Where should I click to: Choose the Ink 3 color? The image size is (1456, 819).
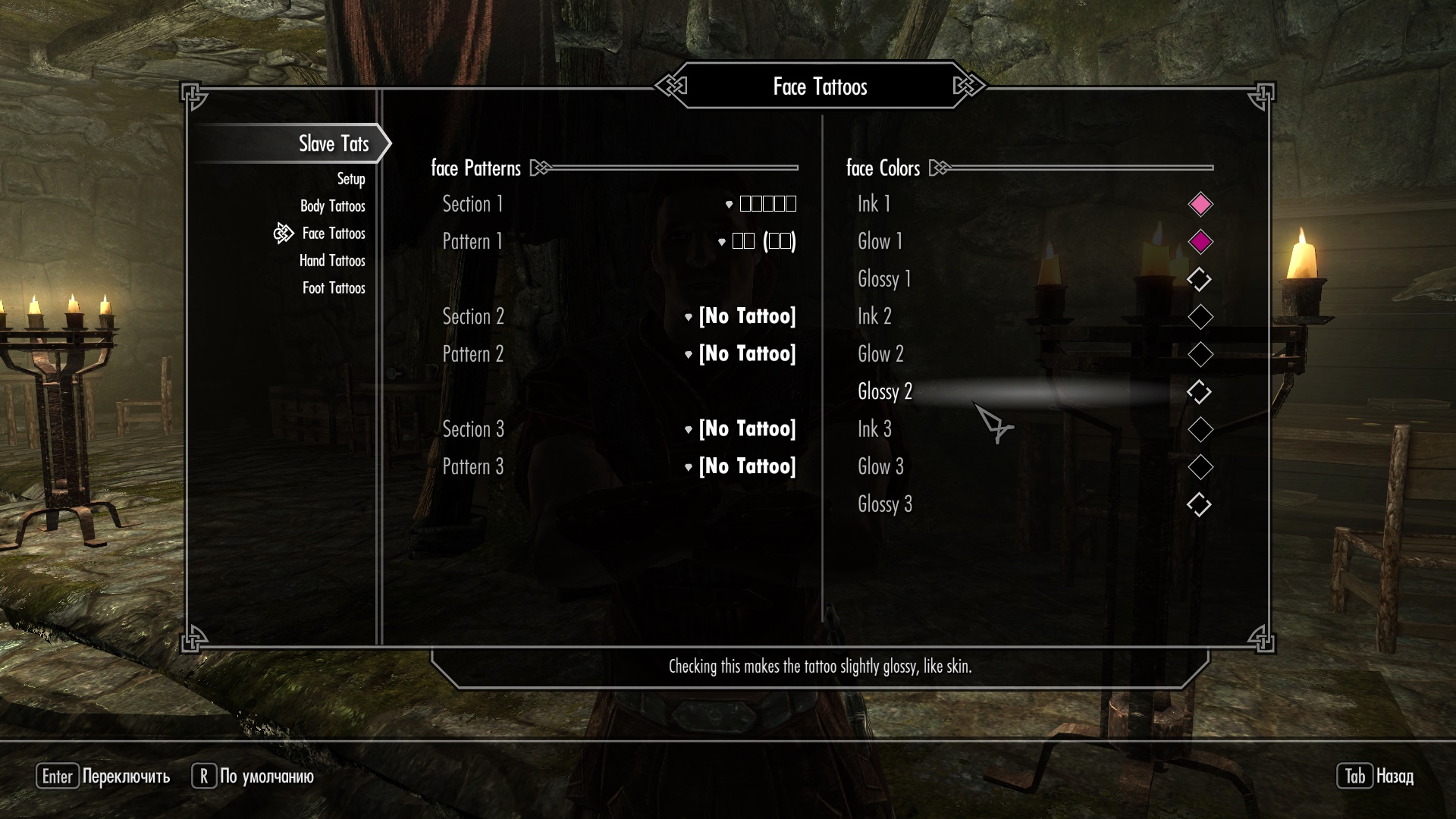(x=1200, y=429)
